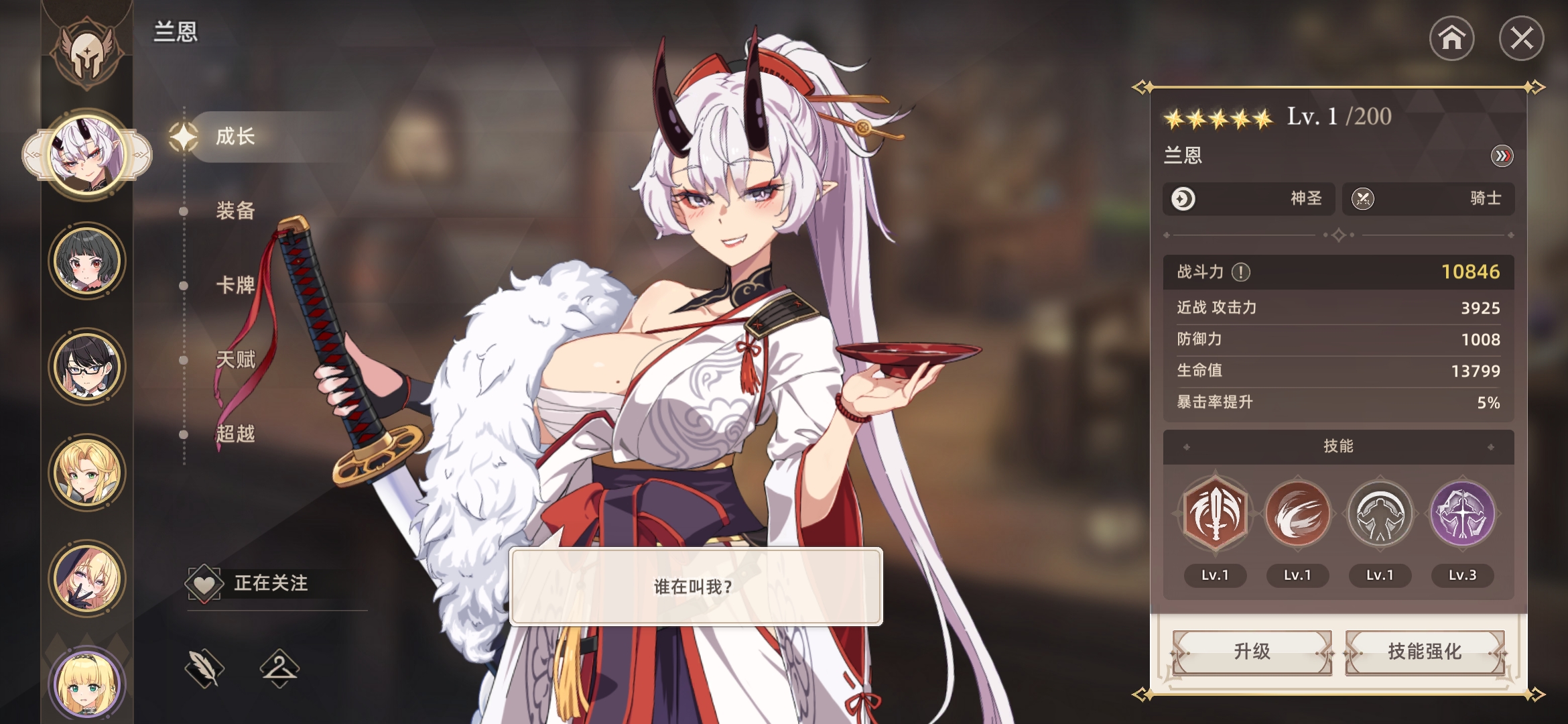Click the 升级 level up button
The height and width of the screenshot is (724, 1568).
(1252, 652)
